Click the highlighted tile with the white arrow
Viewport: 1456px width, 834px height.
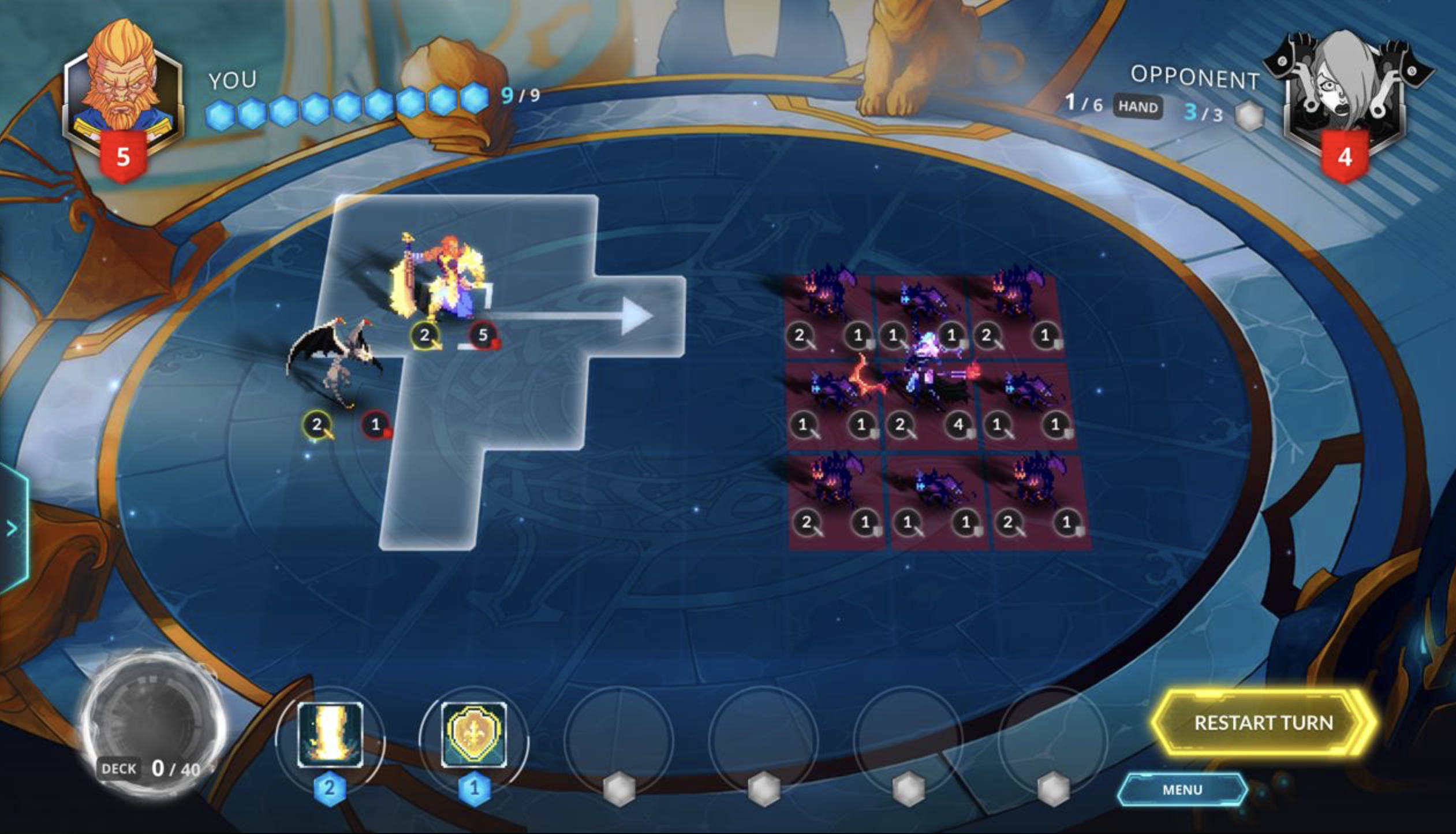click(638, 316)
